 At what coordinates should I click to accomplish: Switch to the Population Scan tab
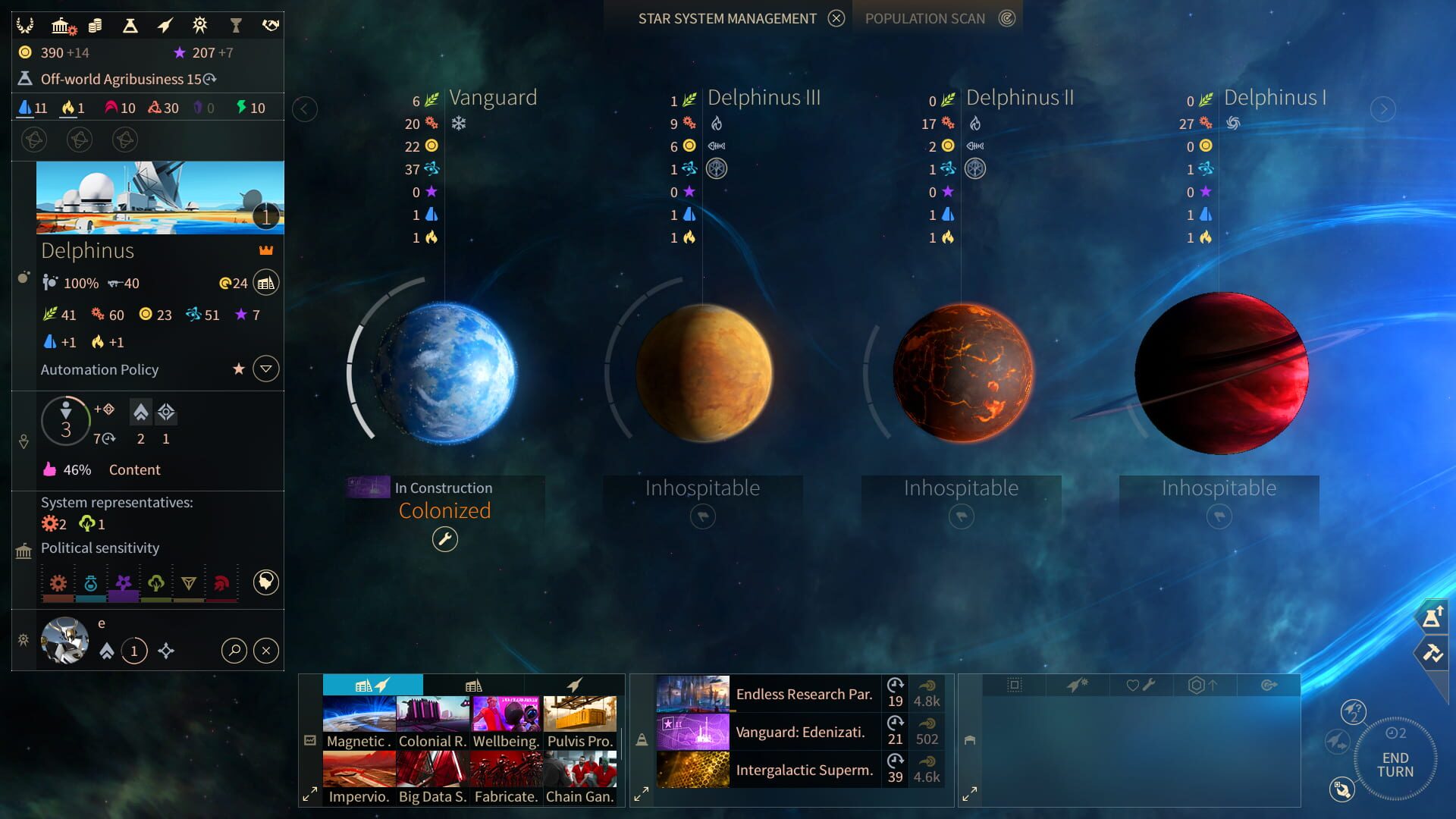coord(925,17)
